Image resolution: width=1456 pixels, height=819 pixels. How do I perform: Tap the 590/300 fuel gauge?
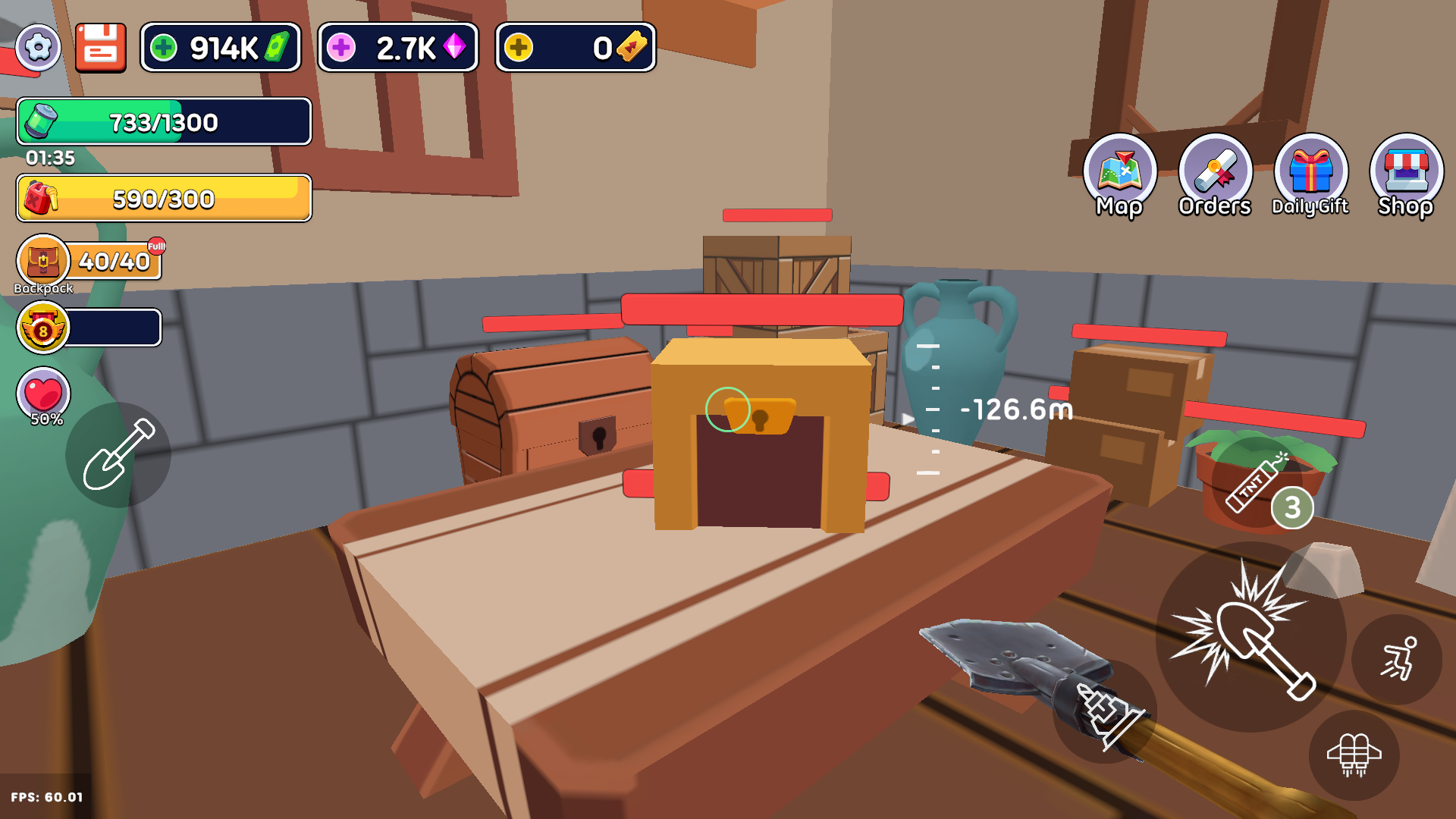pos(163,199)
